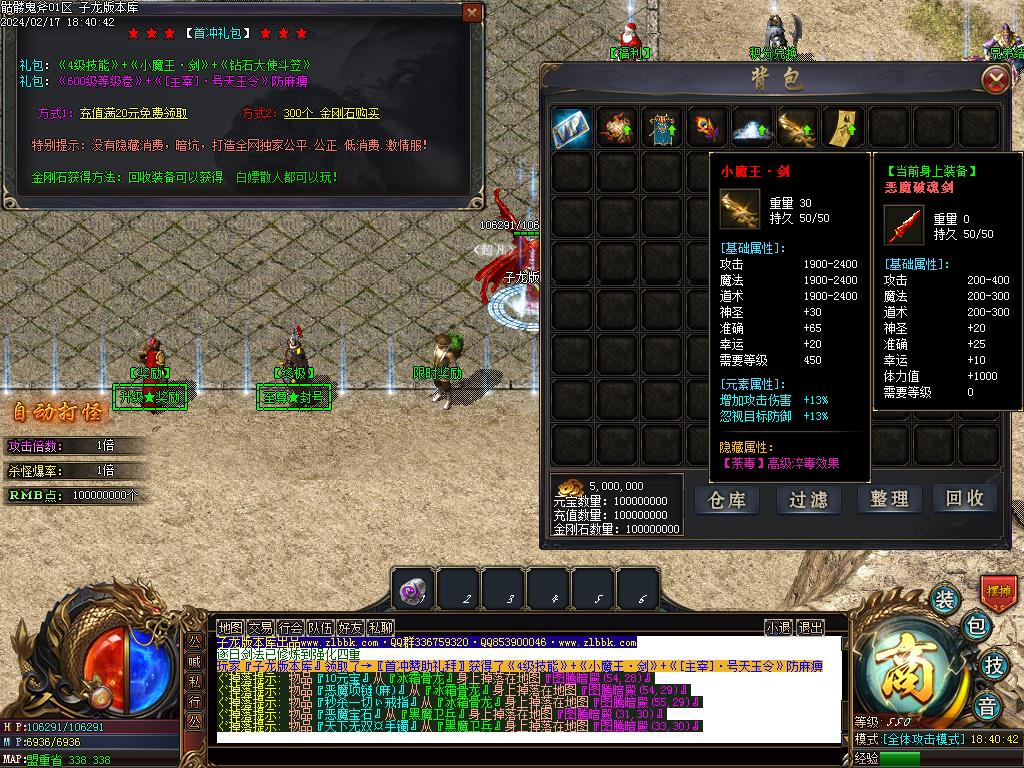Open the 交易 trade button

(x=261, y=627)
